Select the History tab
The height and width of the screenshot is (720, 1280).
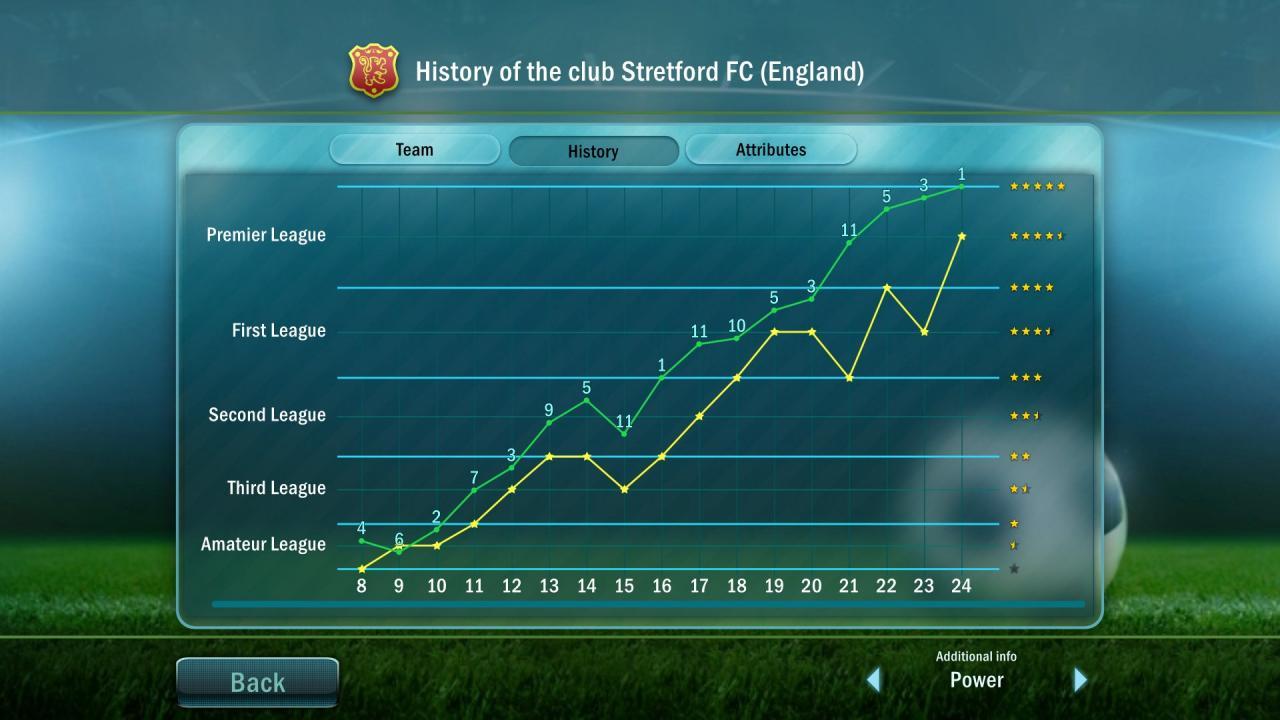tap(593, 151)
